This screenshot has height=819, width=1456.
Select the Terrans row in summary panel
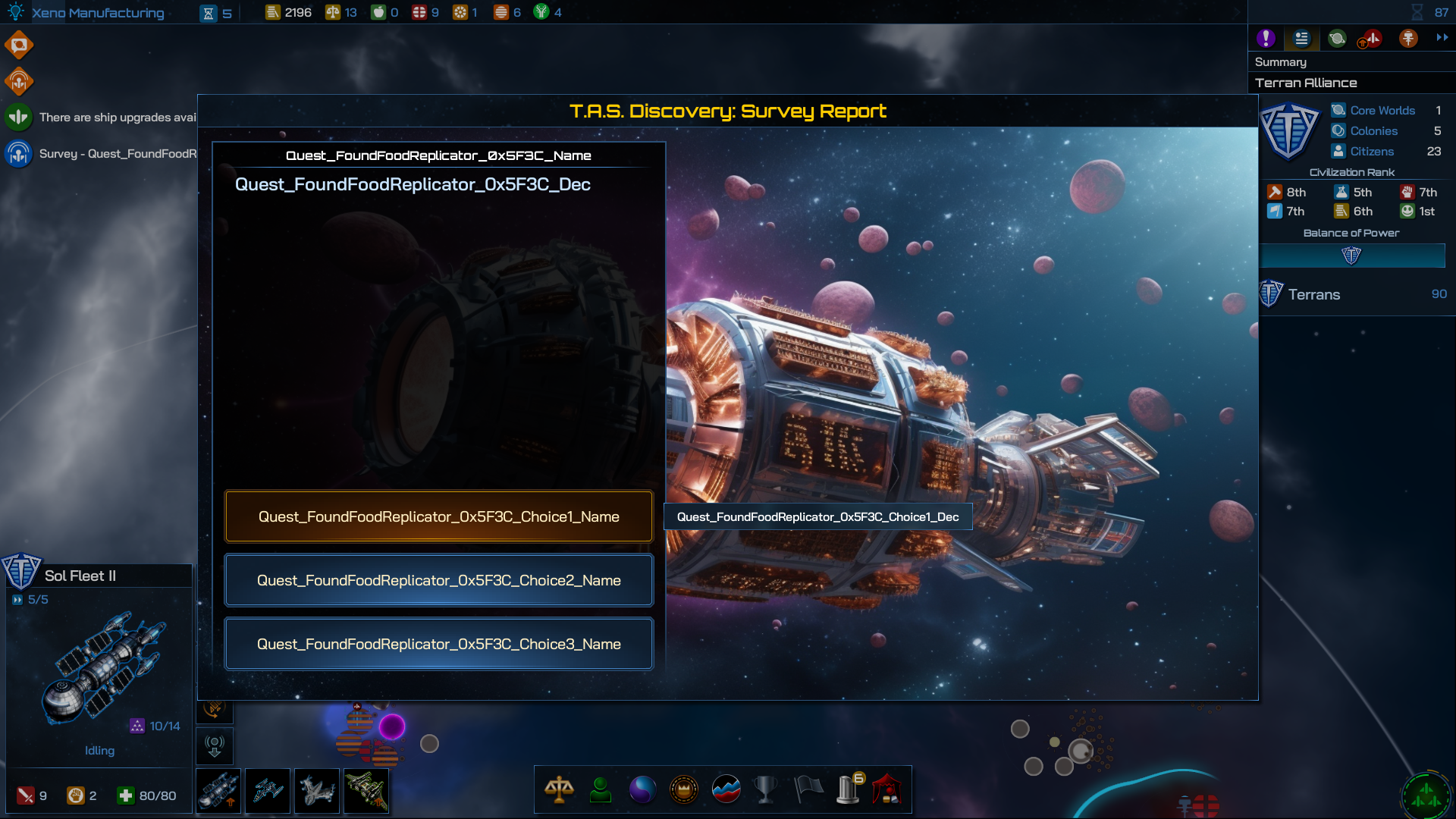point(1354,294)
